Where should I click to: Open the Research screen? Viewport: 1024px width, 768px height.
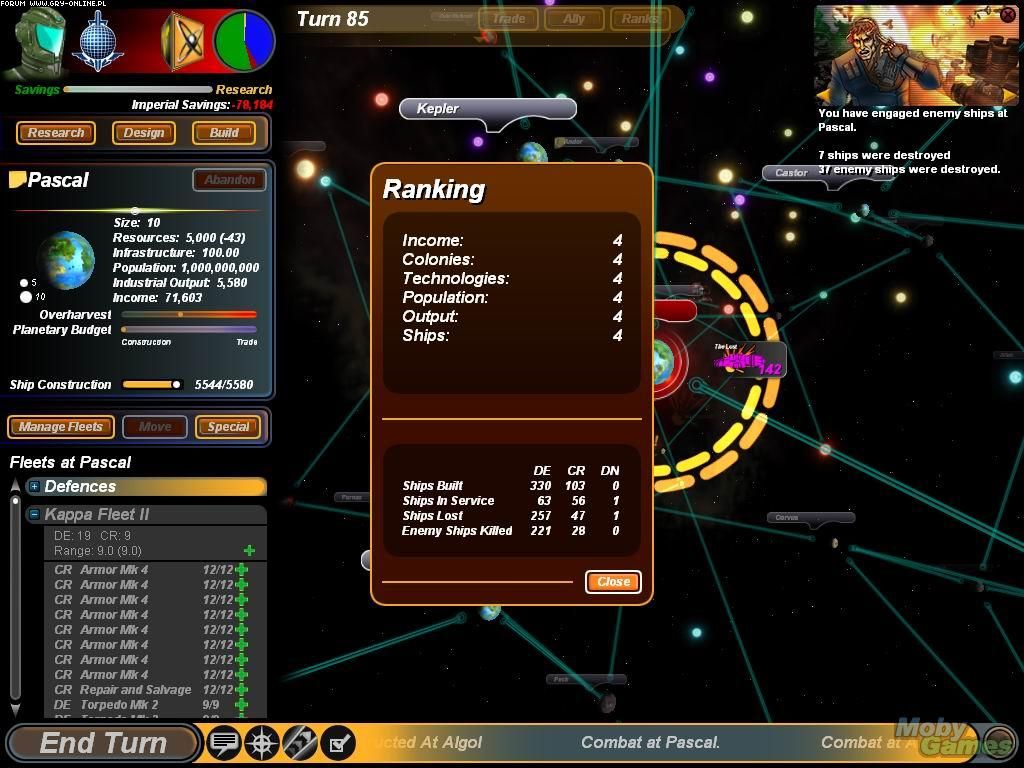click(56, 133)
